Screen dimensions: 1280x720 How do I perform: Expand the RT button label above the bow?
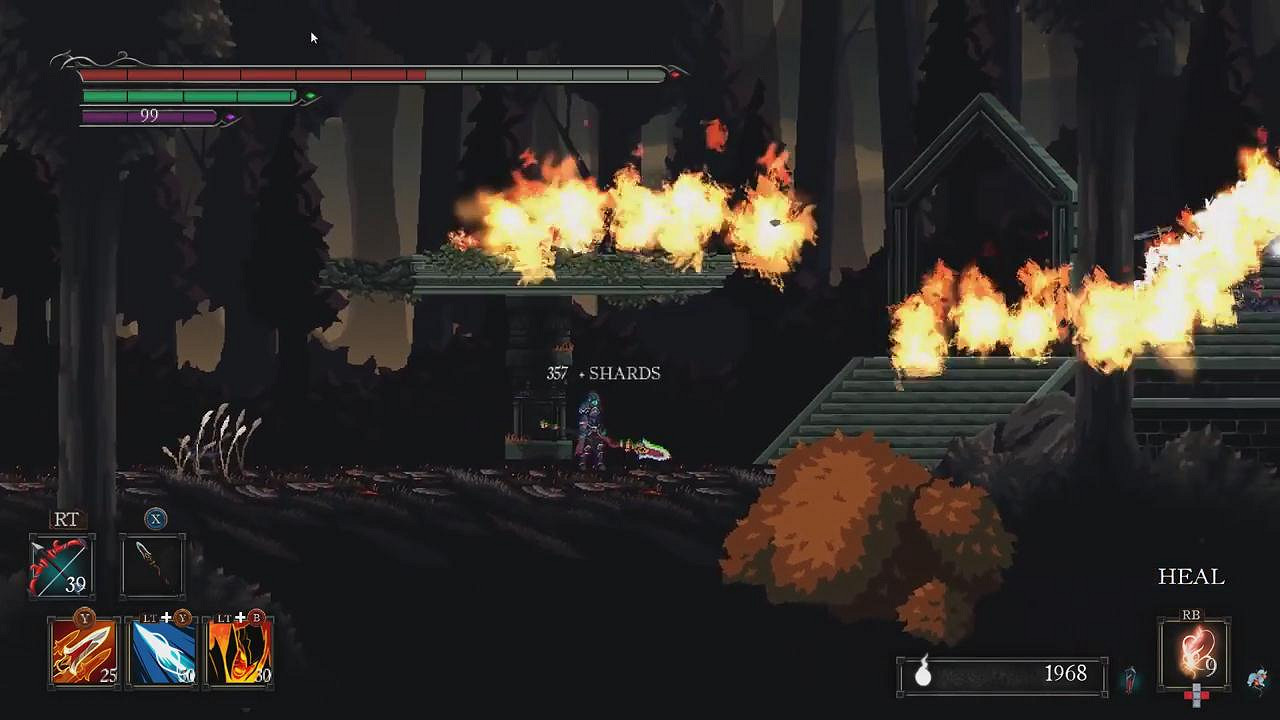(x=66, y=520)
